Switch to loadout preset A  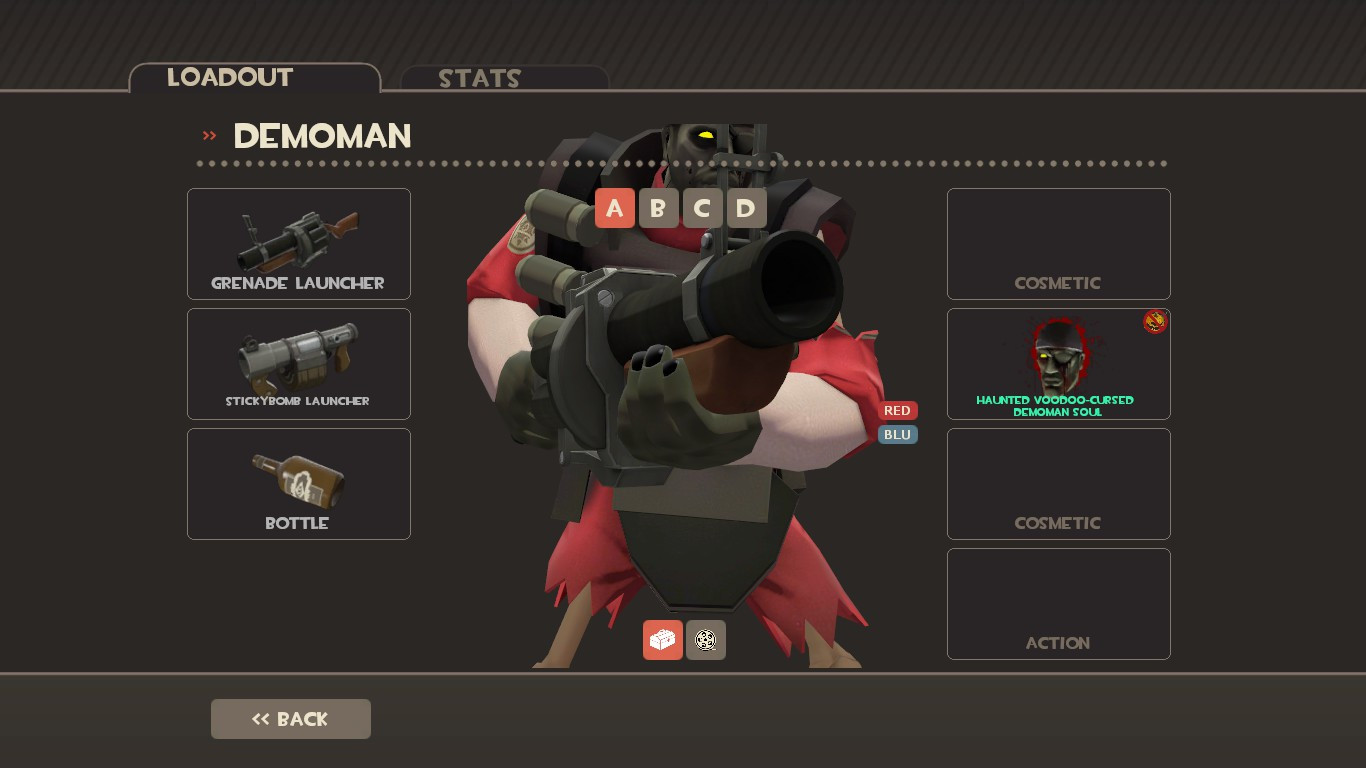[615, 208]
